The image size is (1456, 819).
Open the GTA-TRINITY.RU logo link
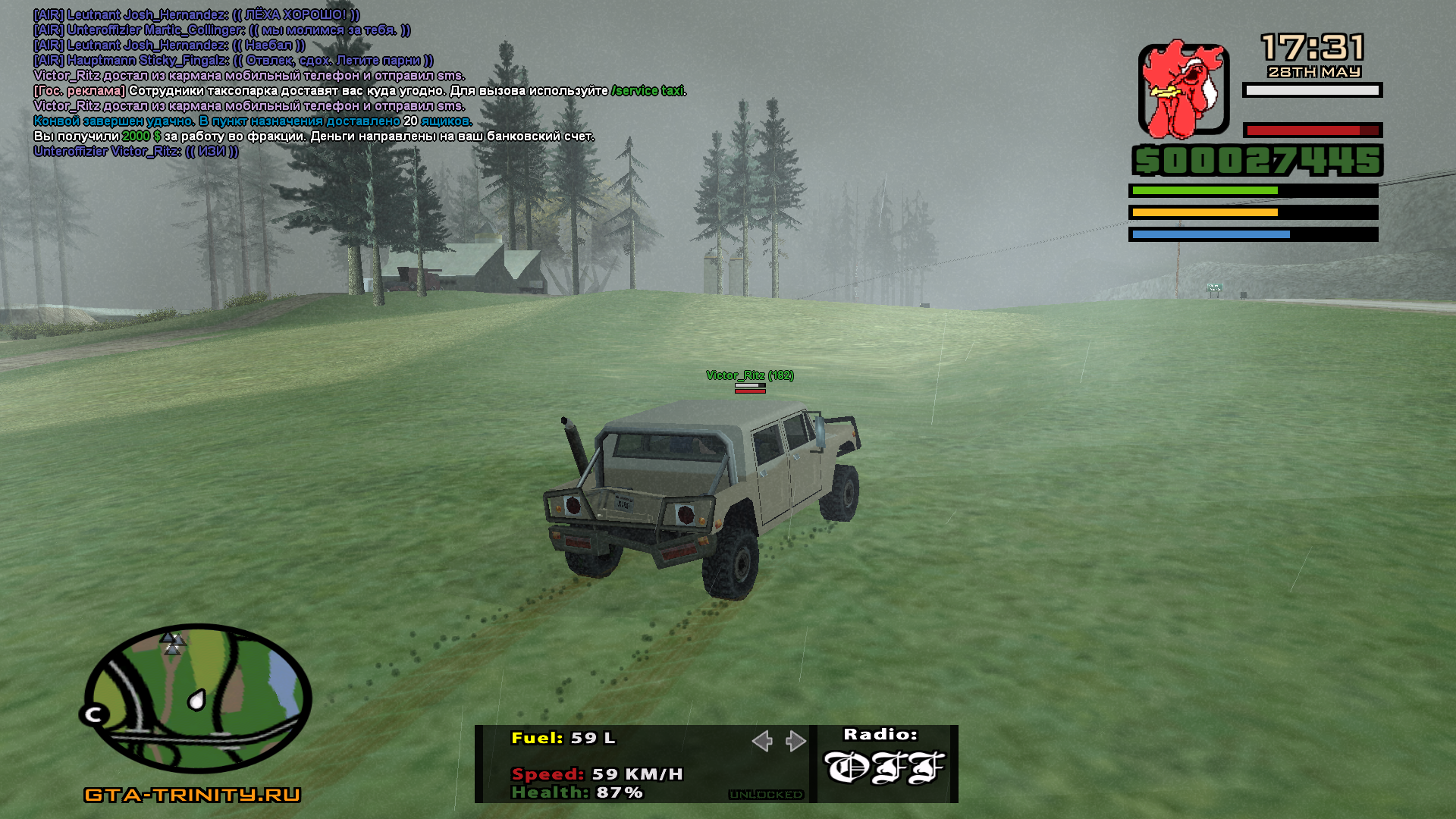click(193, 795)
